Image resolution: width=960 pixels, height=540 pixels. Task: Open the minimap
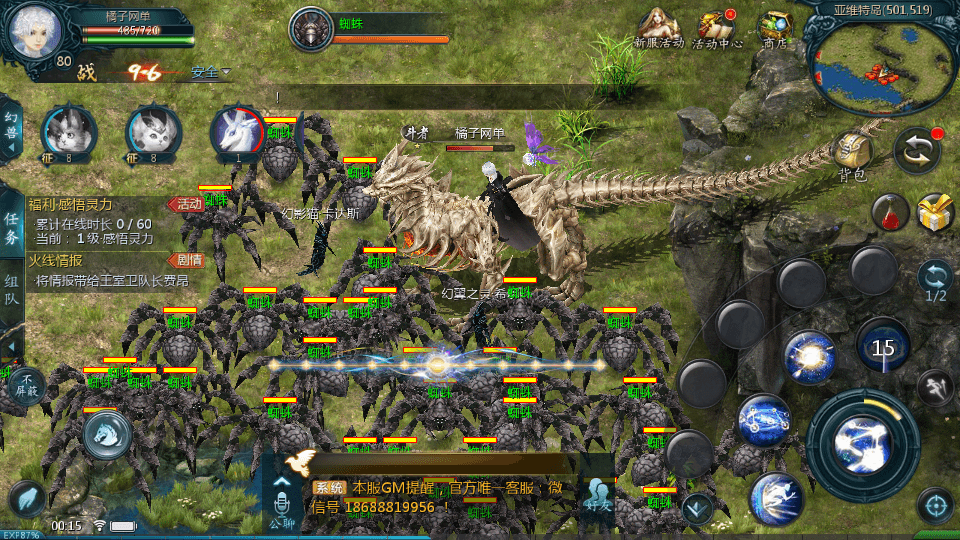click(882, 64)
